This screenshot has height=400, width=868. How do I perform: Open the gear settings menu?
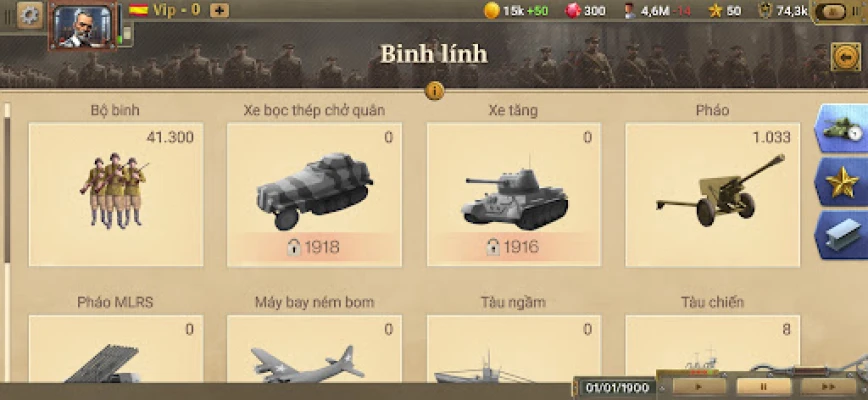pyautogui.click(x=30, y=15)
